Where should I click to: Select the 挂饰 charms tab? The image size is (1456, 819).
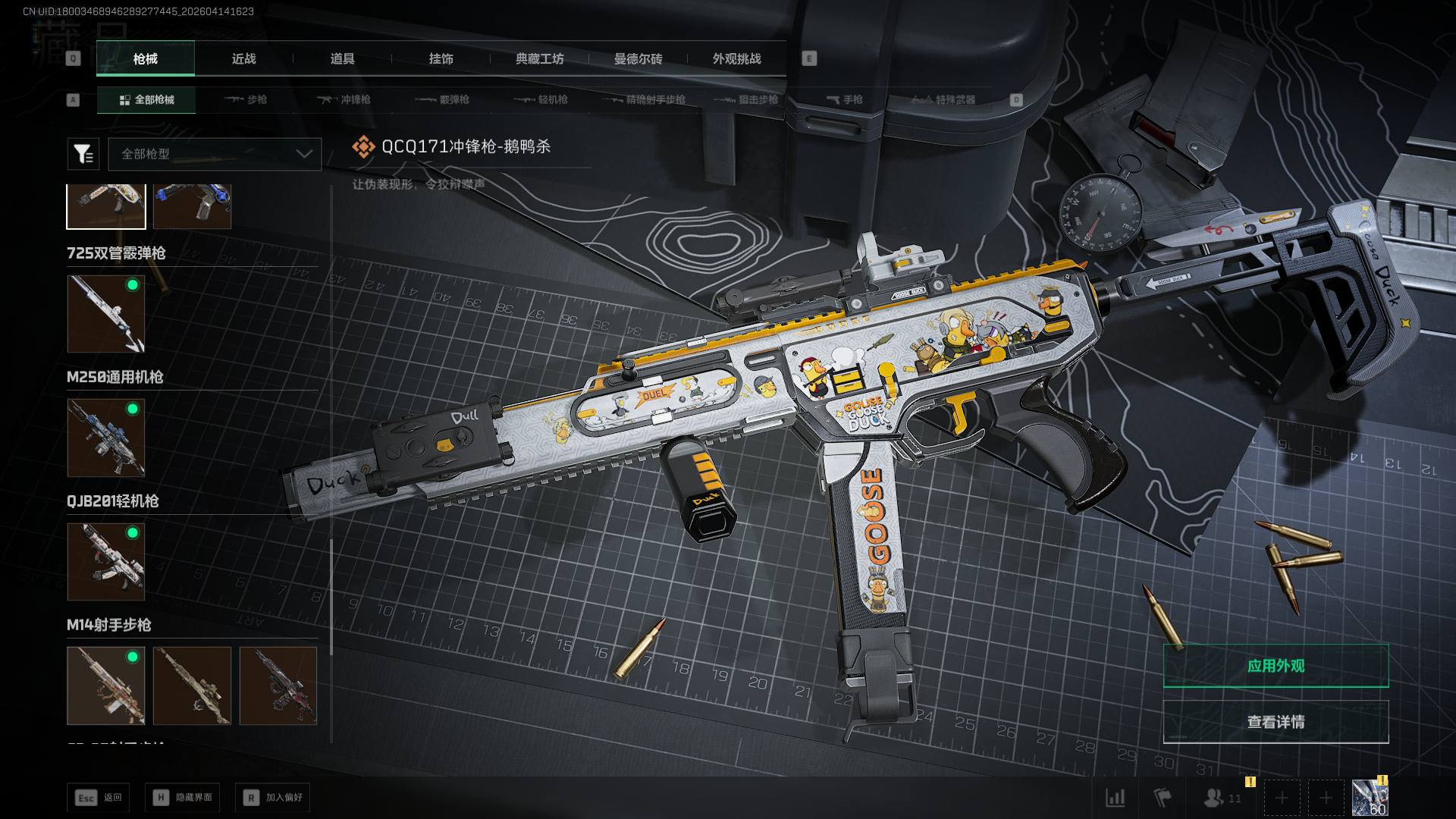[441, 58]
